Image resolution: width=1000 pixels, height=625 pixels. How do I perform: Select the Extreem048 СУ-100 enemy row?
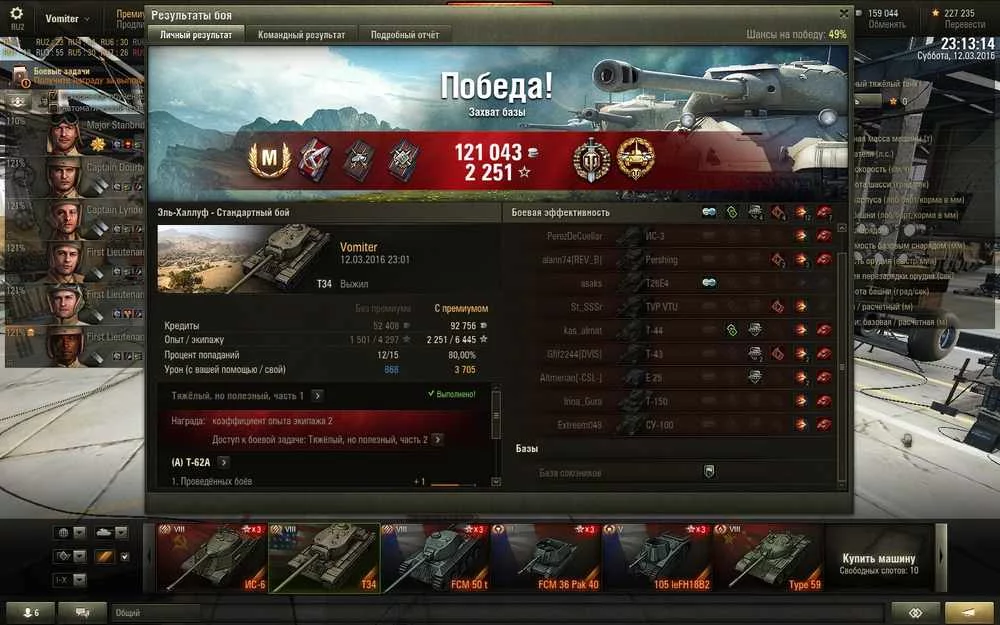pos(670,425)
